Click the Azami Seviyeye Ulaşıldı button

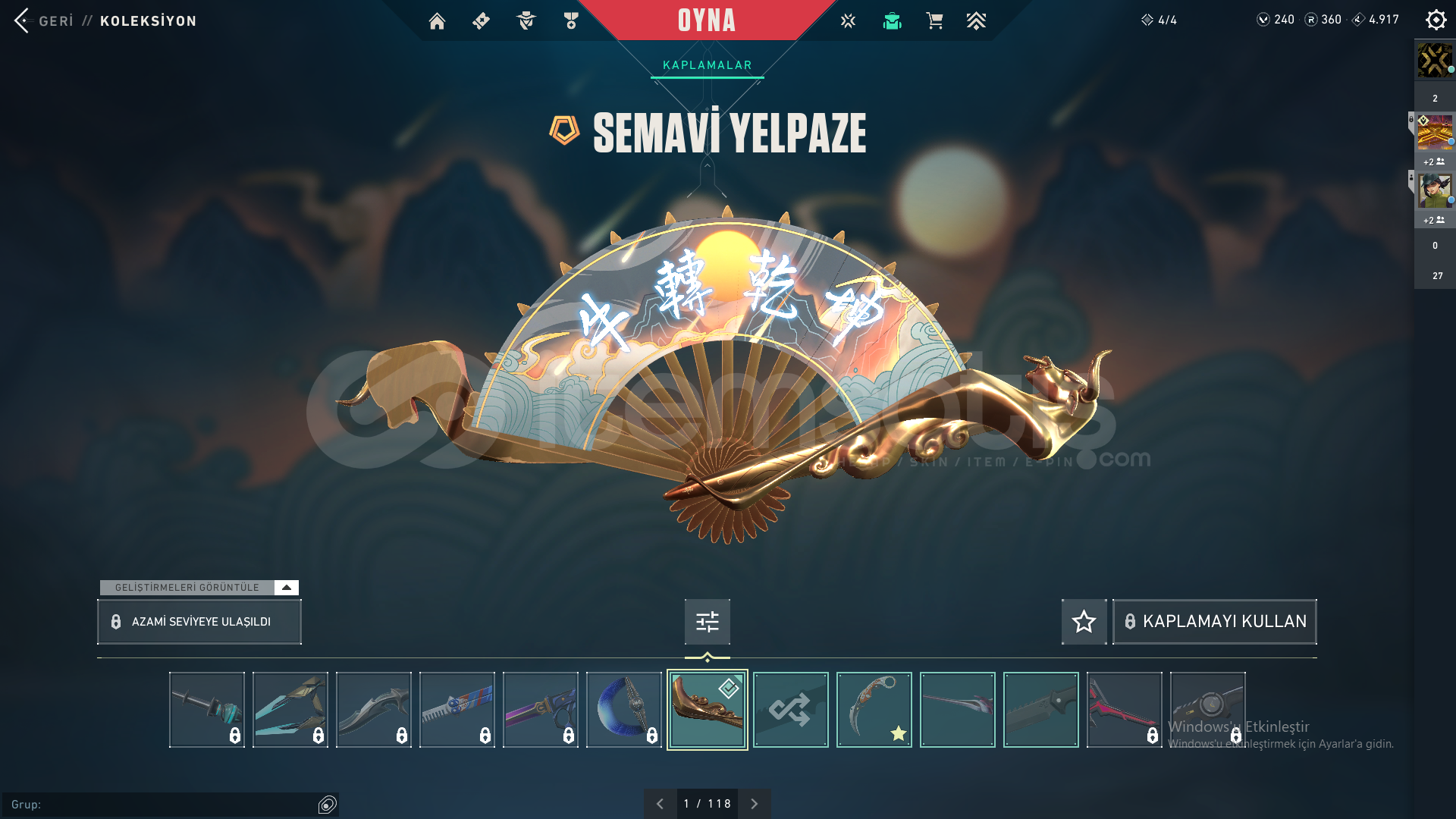(x=199, y=622)
